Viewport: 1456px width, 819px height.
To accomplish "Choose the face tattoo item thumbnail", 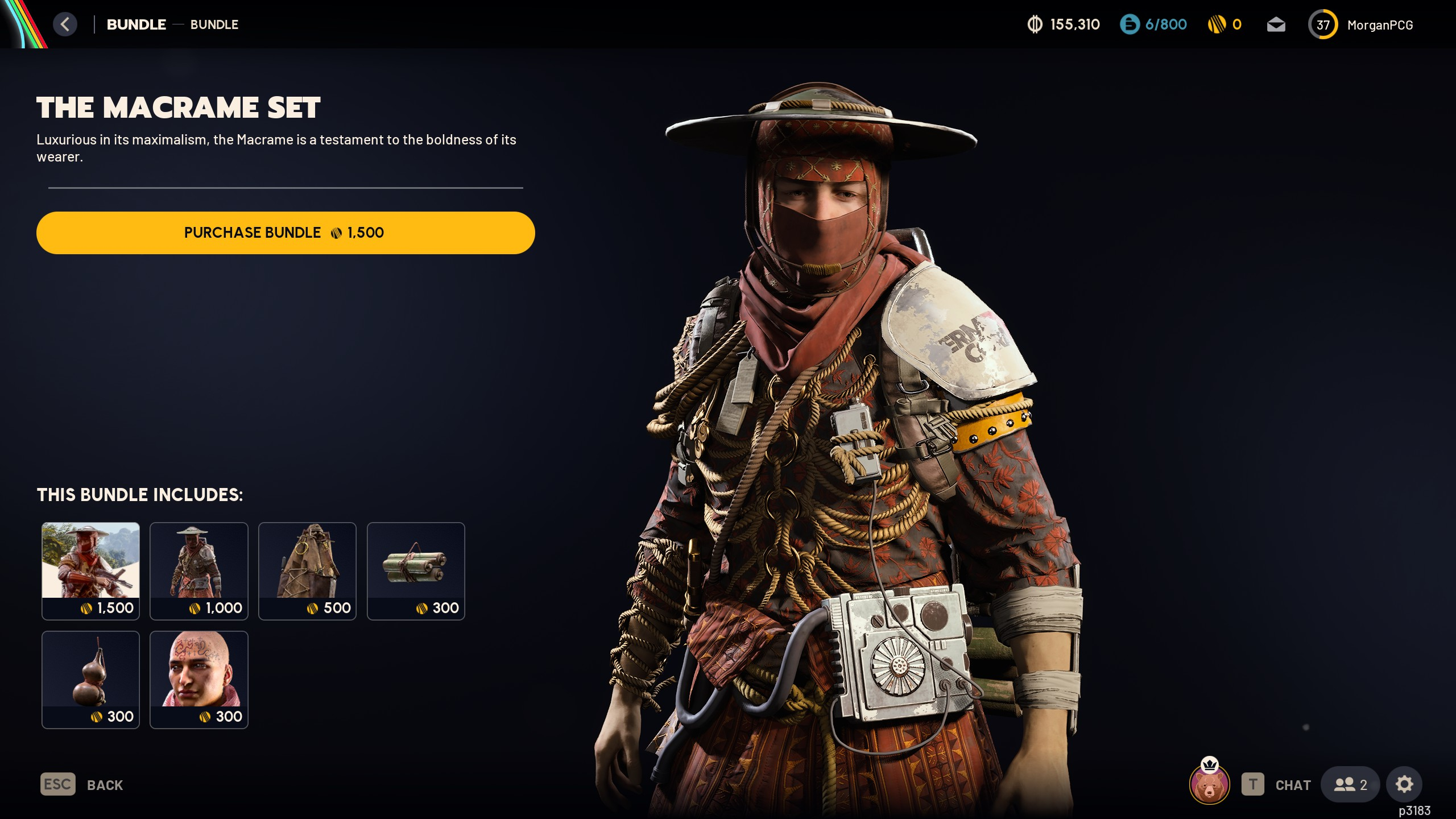I will (199, 679).
